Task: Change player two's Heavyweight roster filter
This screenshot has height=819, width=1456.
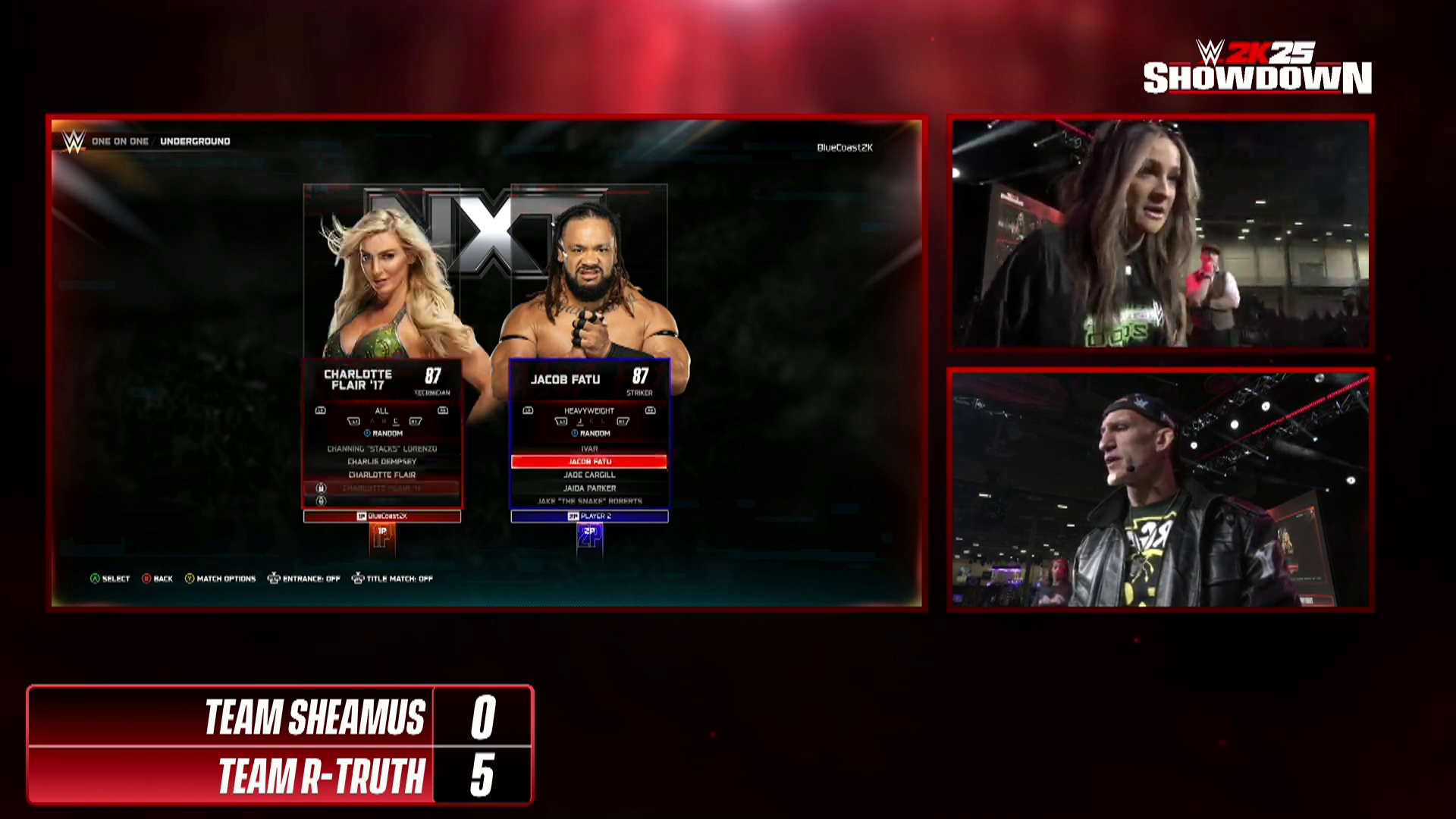Action: [x=589, y=411]
